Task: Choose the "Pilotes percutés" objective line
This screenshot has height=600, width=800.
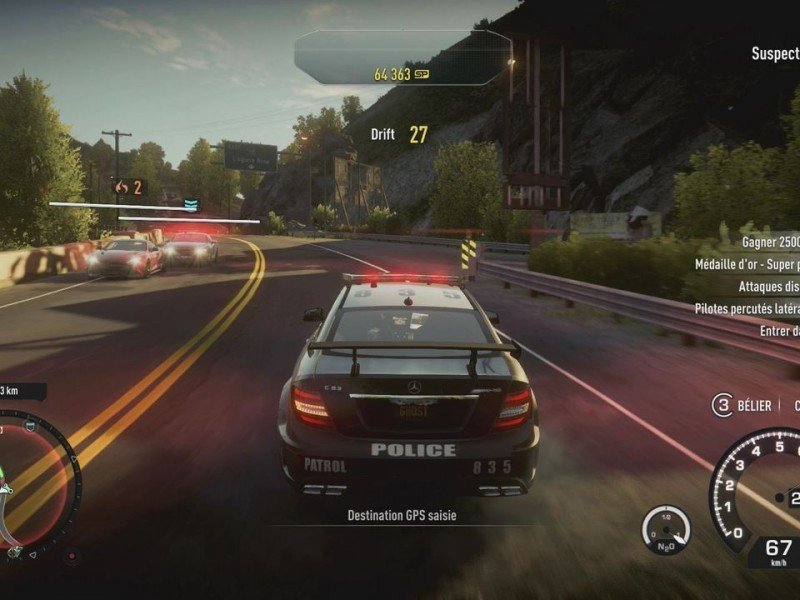Action: tap(747, 308)
